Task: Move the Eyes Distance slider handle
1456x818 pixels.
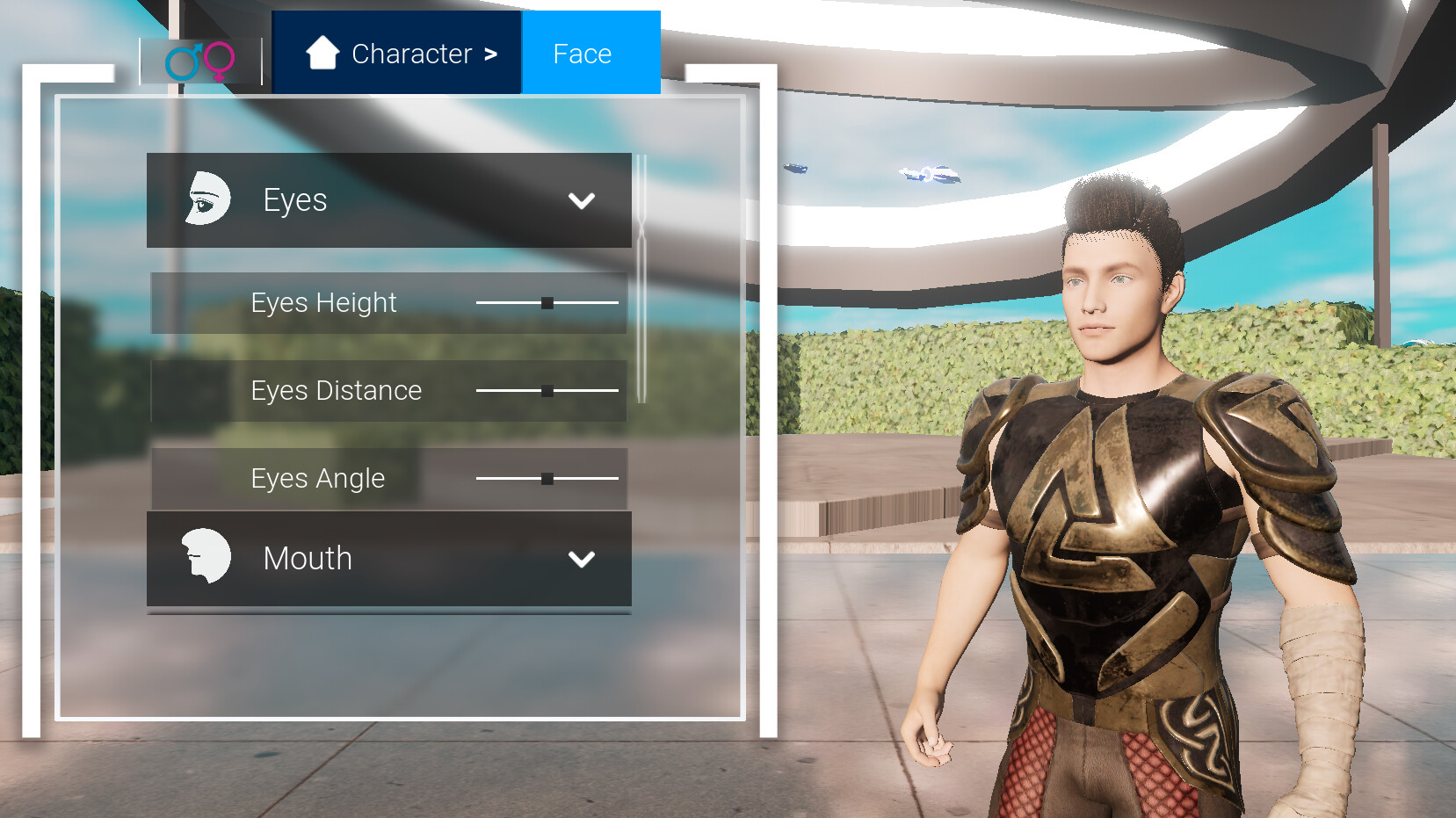Action: tap(547, 391)
